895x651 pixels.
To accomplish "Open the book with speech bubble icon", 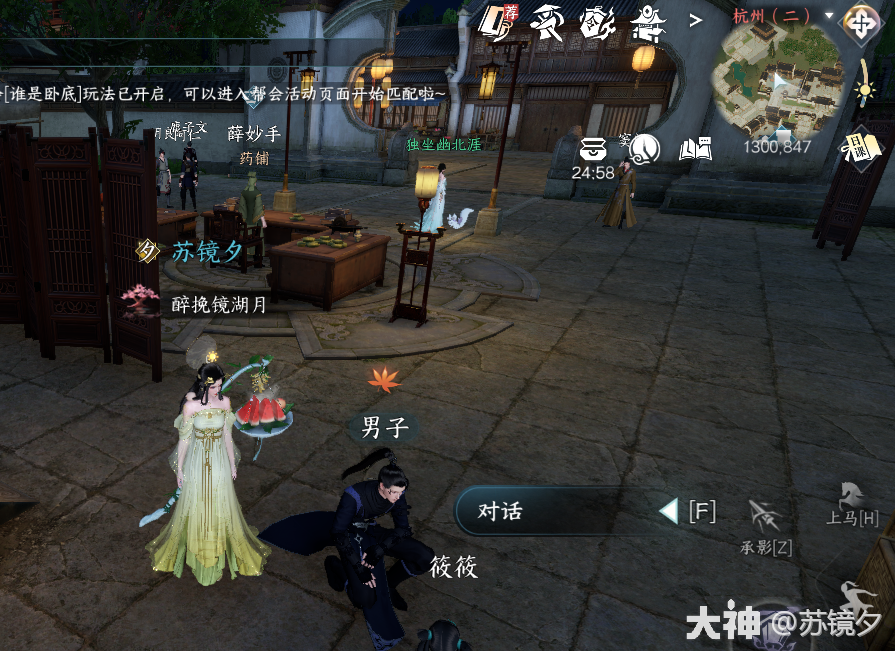I will tap(695, 150).
